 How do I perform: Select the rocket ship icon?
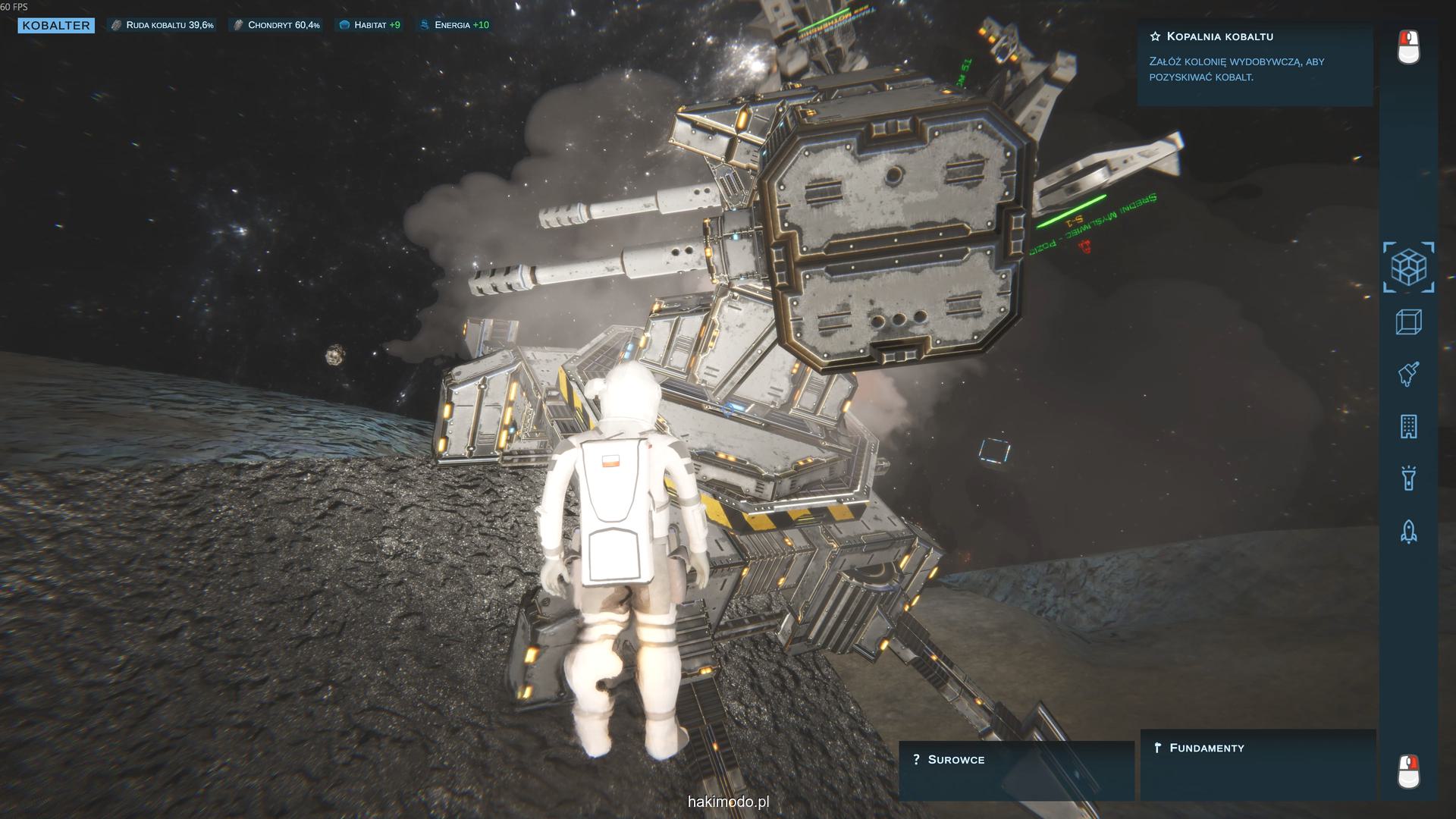coord(1408,531)
